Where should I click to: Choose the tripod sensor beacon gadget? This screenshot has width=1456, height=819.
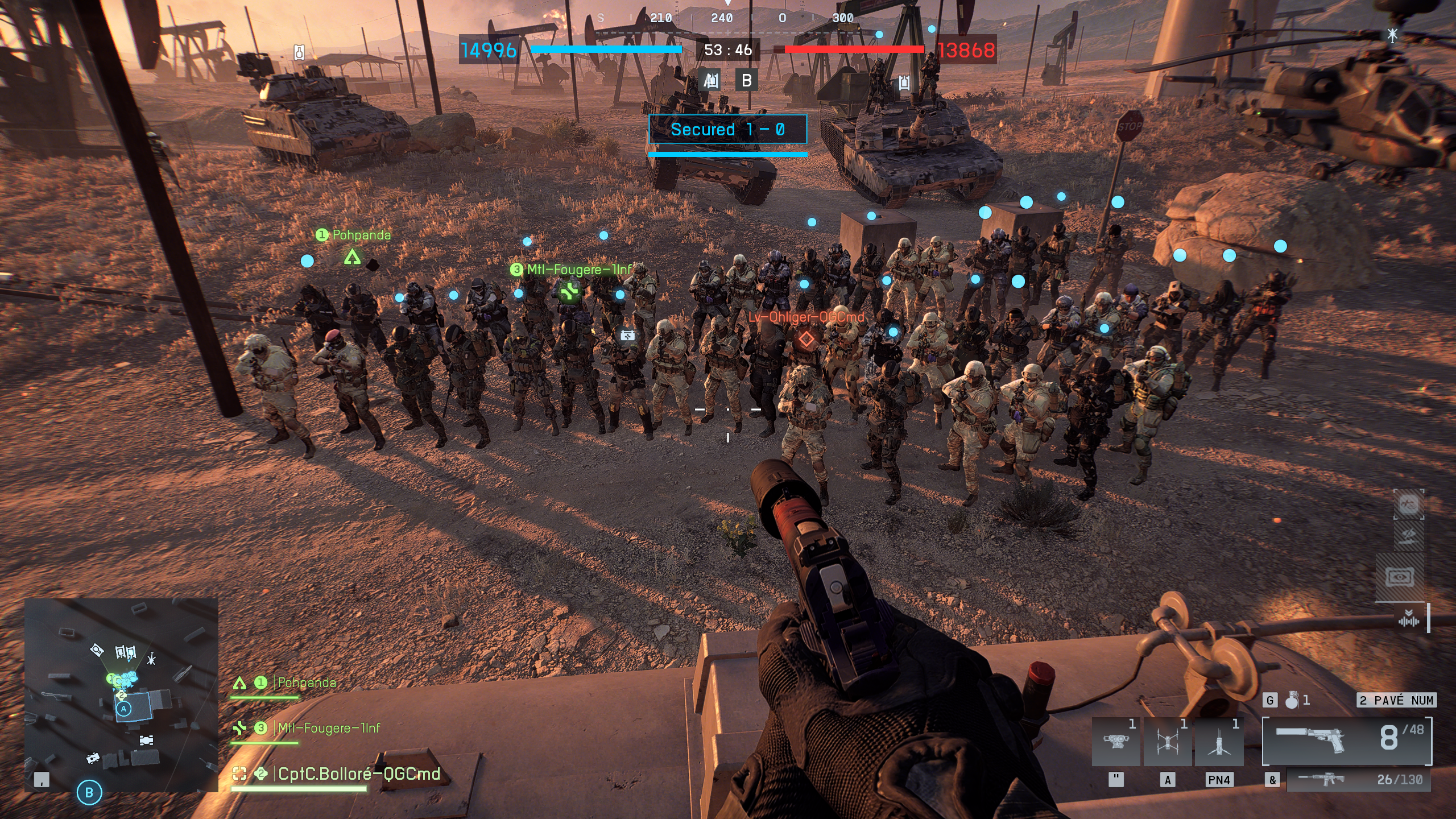pos(1219,742)
